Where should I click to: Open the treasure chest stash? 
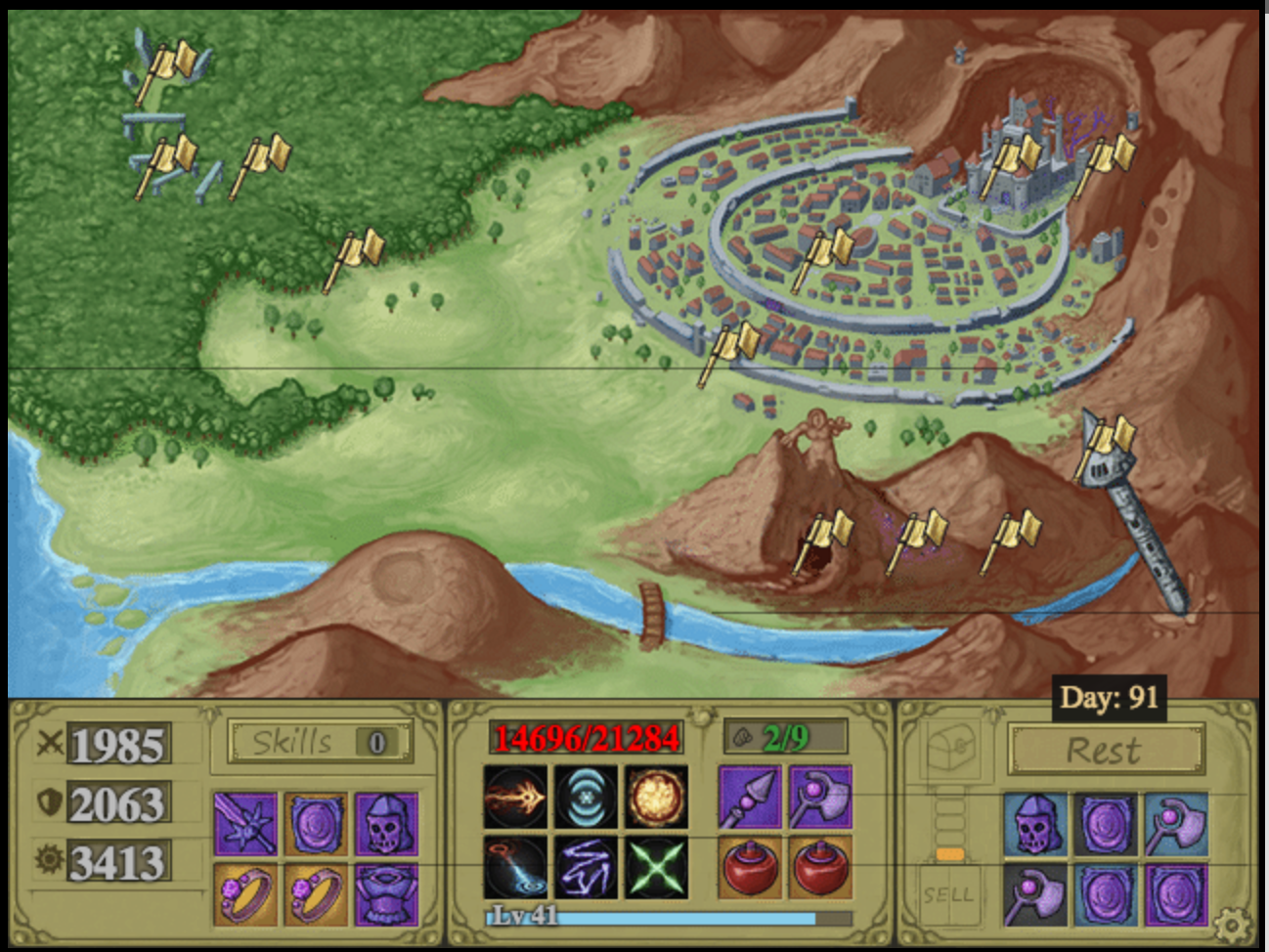pos(948,753)
